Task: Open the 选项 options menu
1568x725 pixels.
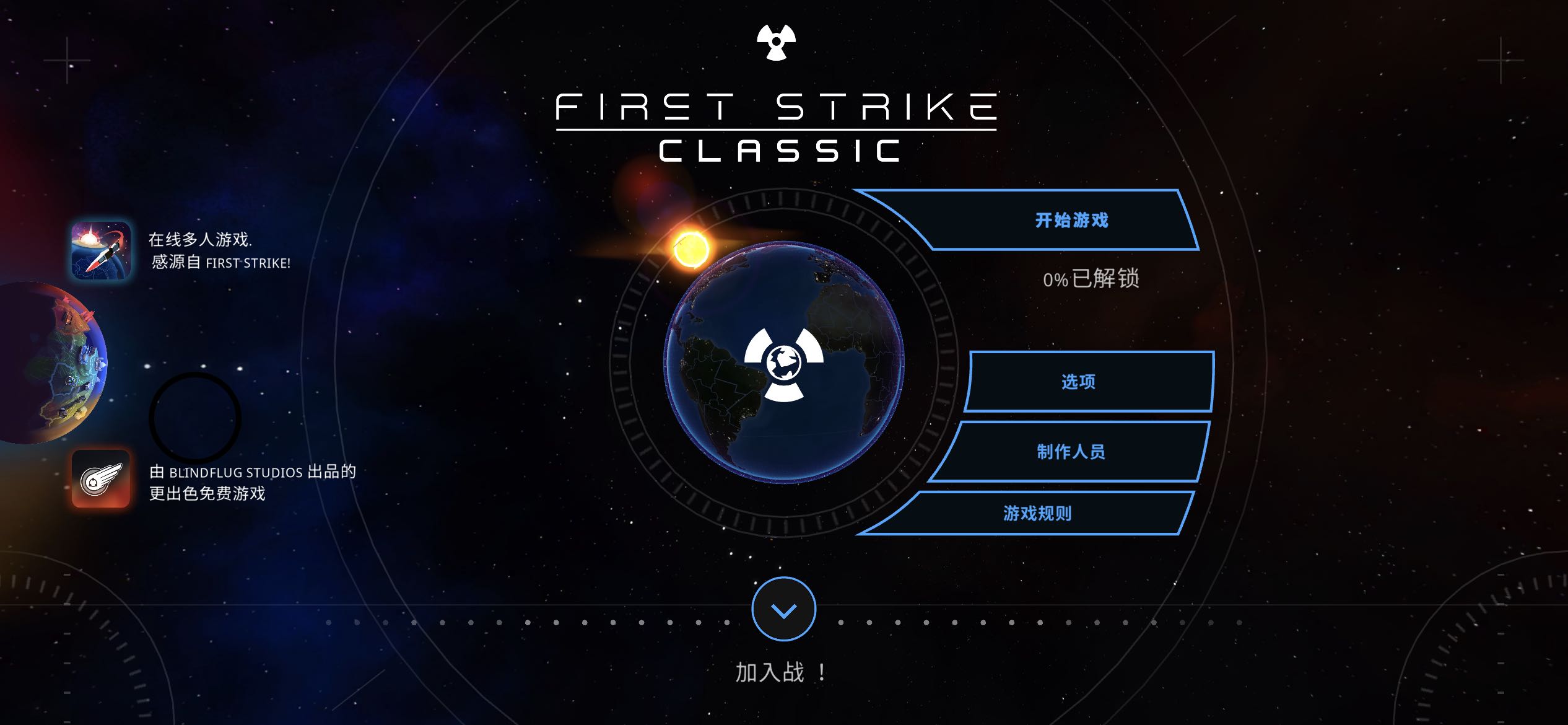Action: coord(1078,382)
